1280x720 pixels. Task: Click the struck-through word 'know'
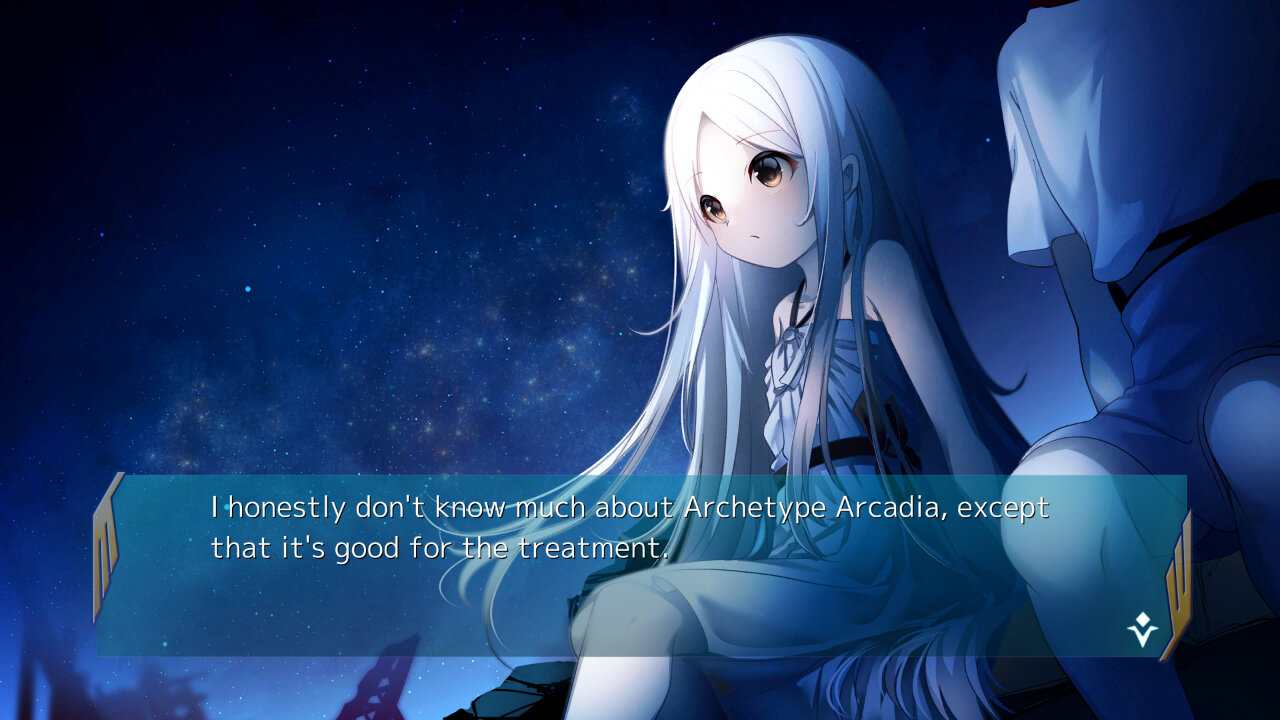[470, 508]
